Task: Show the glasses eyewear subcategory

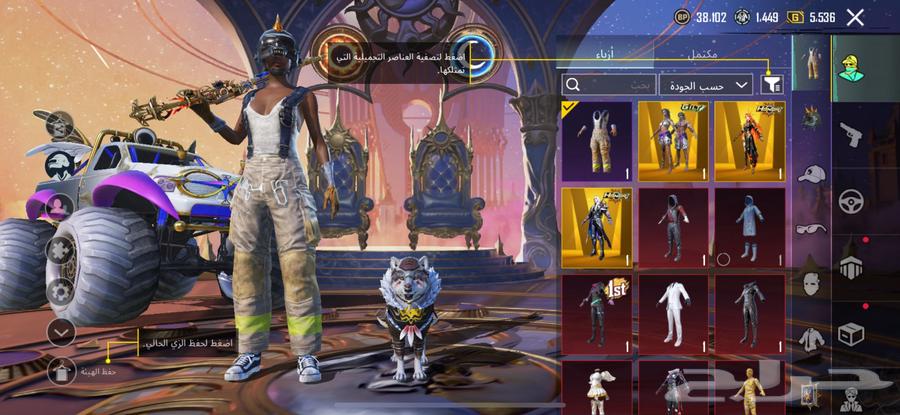Action: pos(810,228)
